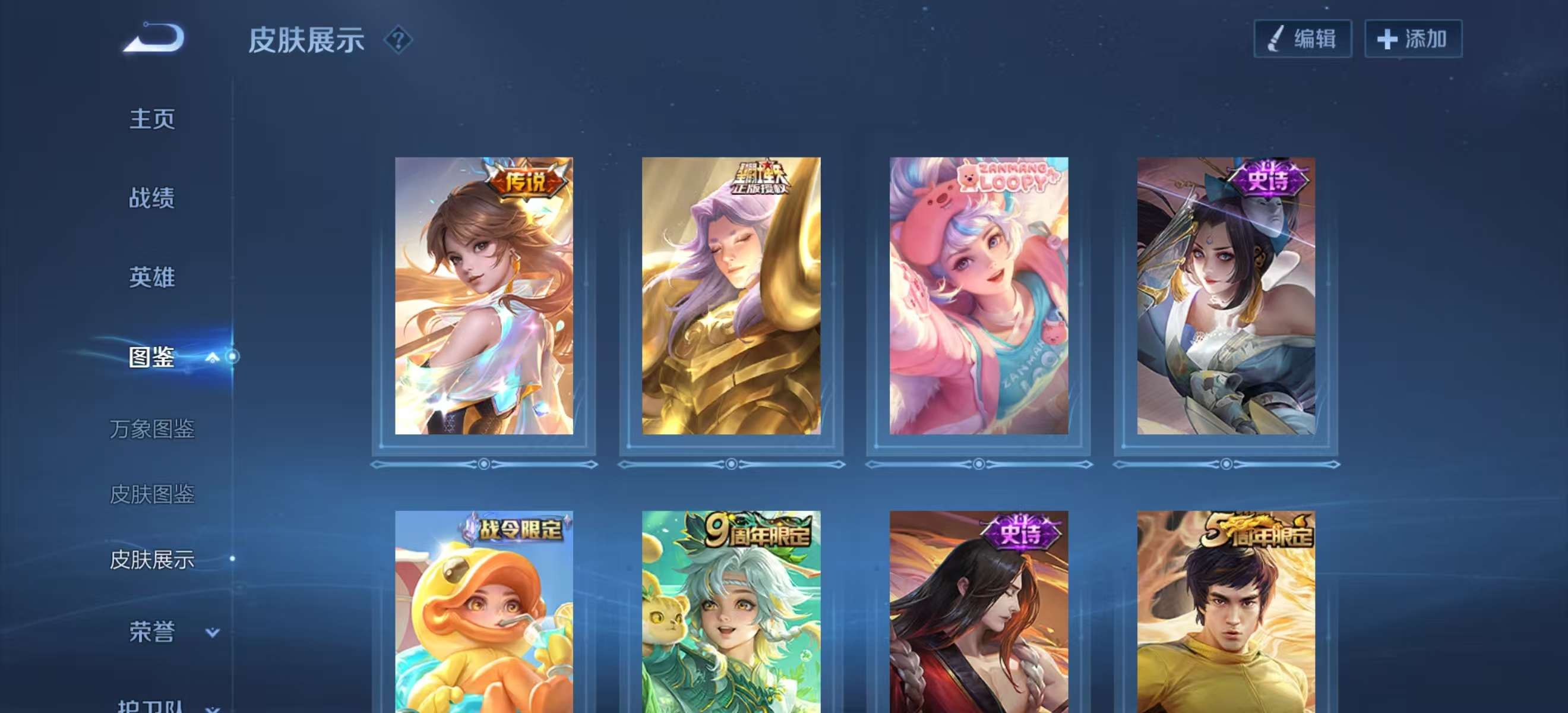View the 史诗 epic skin with blue ribbon
Screen dimensions: 1568x713
tap(1226, 296)
